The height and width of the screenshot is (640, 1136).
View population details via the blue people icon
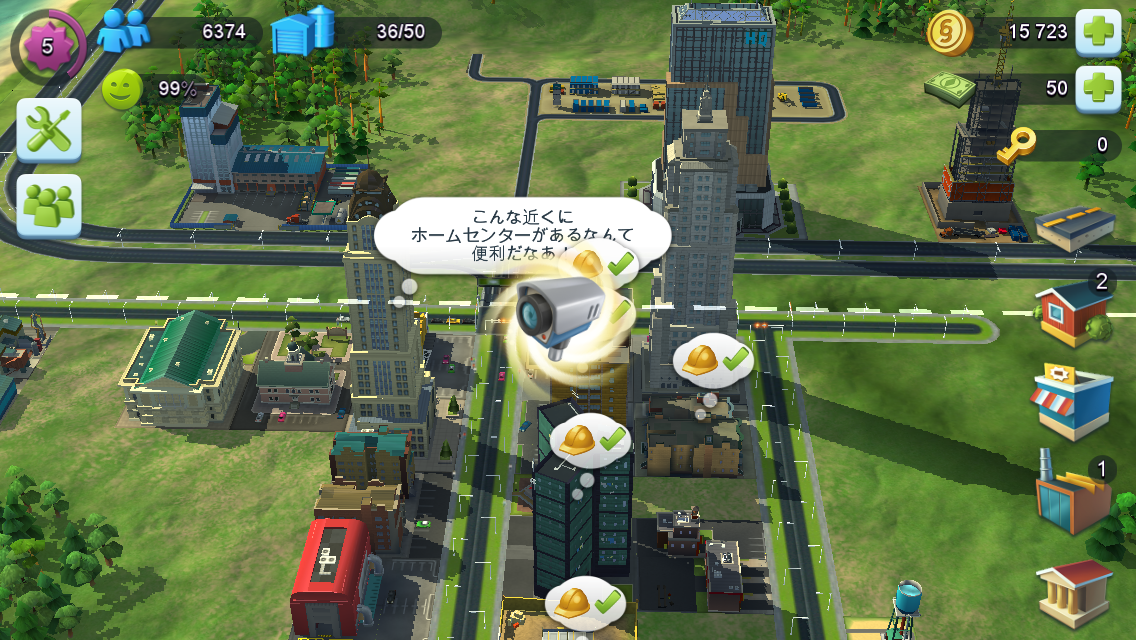124,31
